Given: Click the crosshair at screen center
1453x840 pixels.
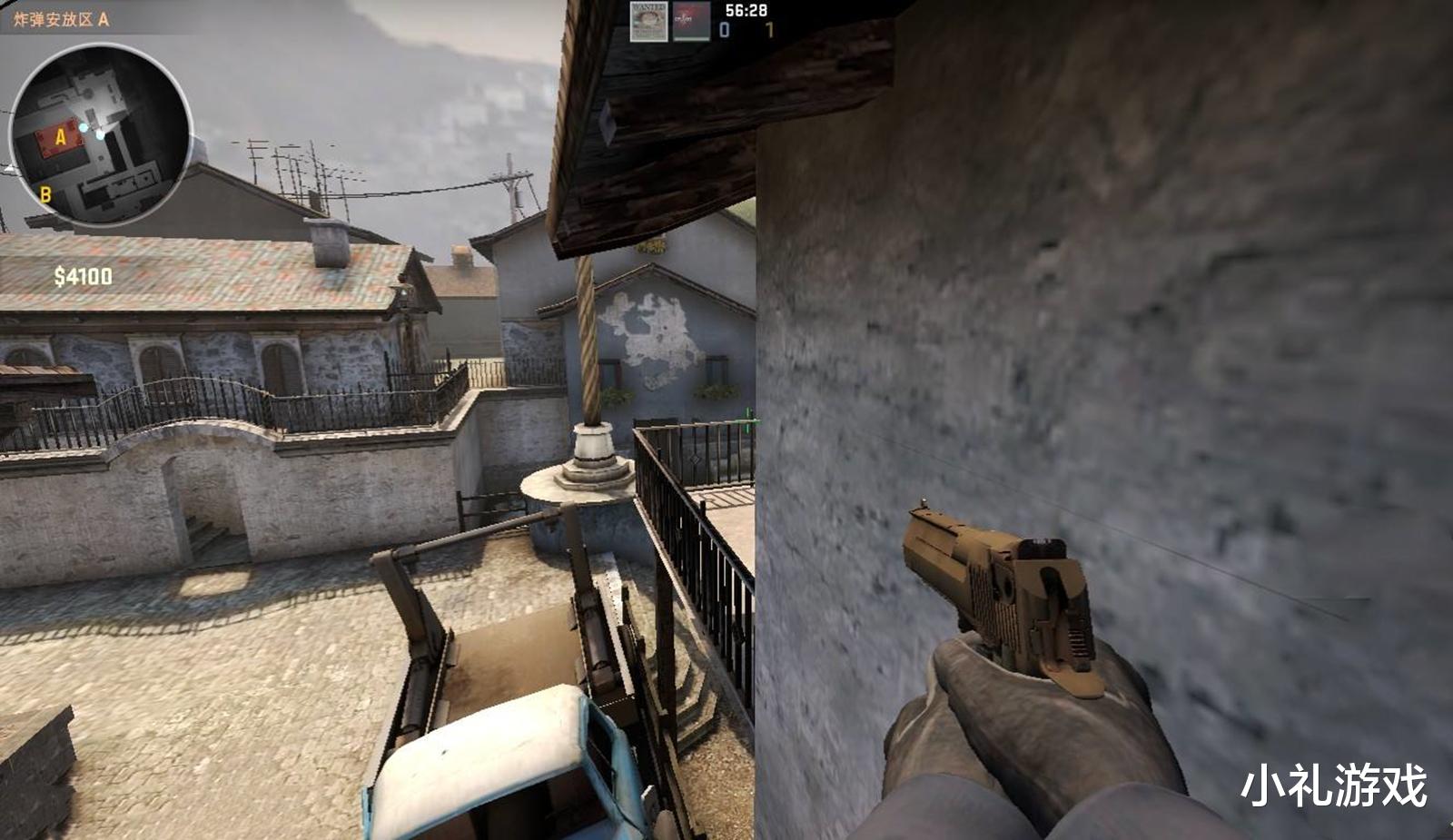Looking at the screenshot, I should 749,420.
